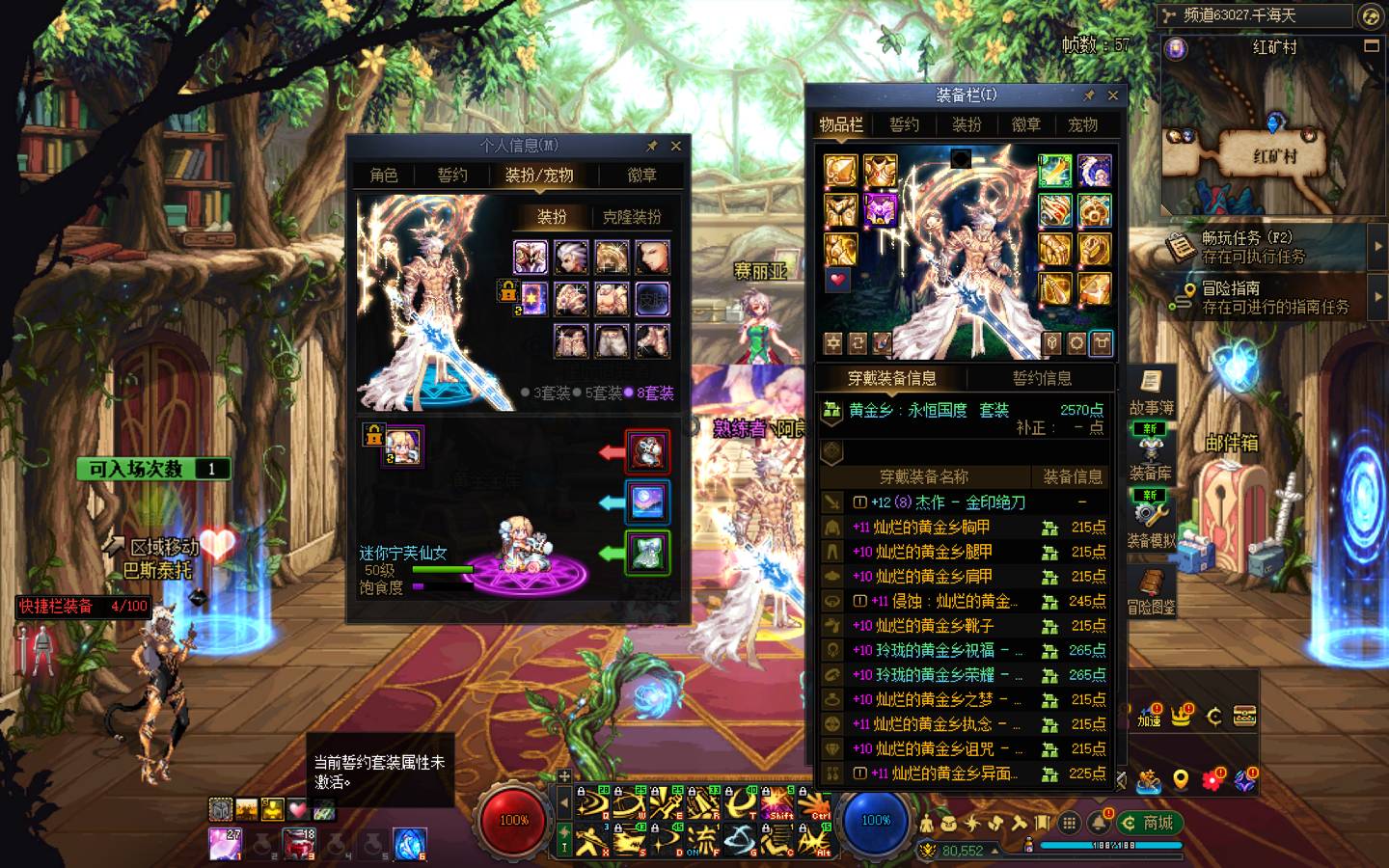Click the 快捷栏装备 4/100 label

point(83,606)
